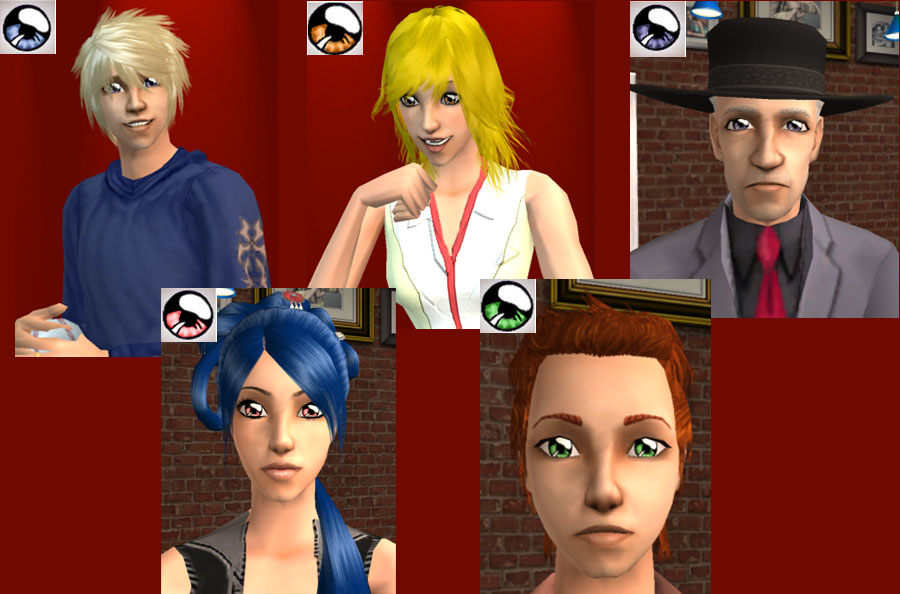The height and width of the screenshot is (594, 900).
Task: Select the pink eye color swatch
Action: [188, 315]
